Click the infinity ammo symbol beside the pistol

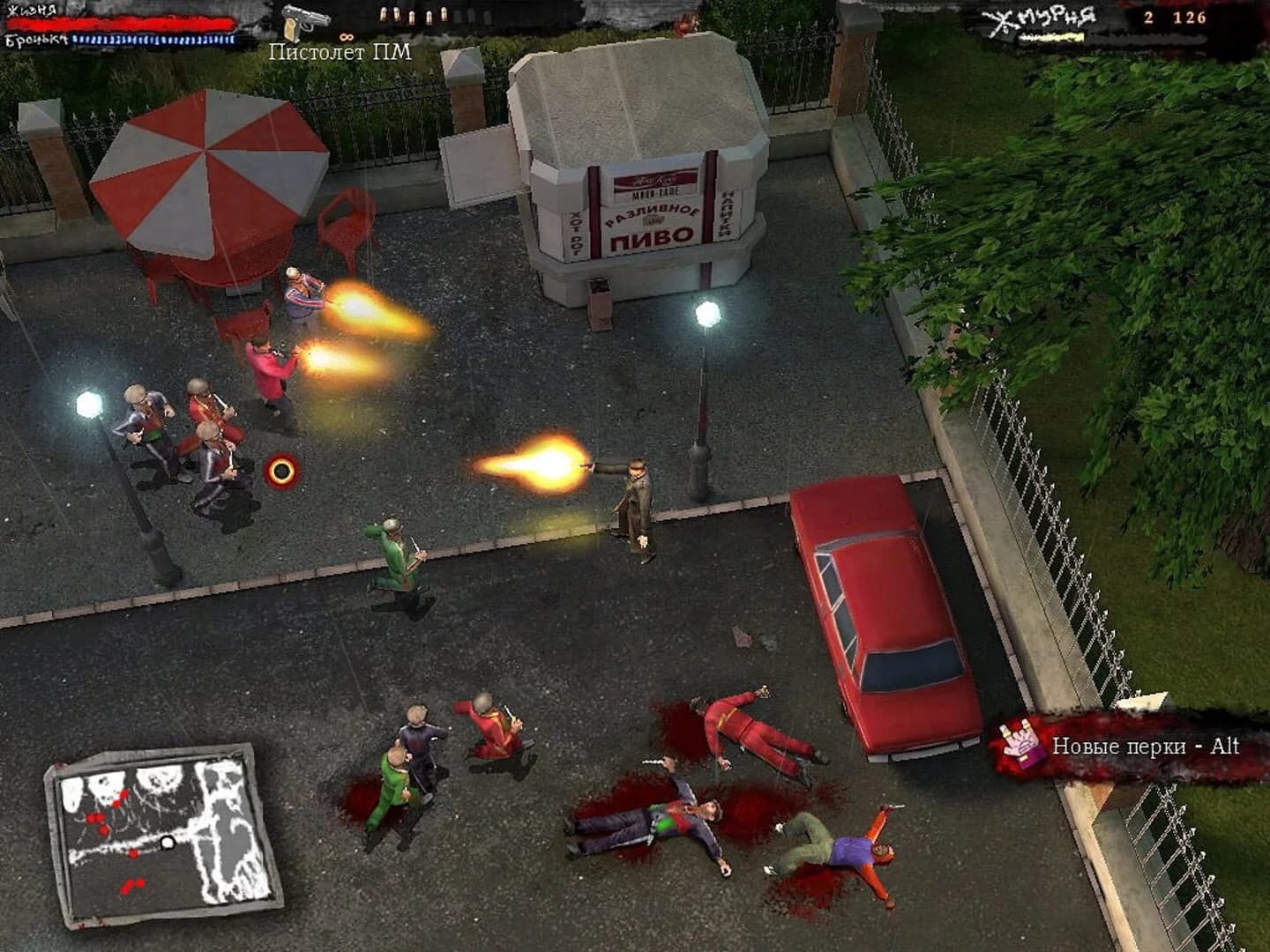tap(347, 37)
